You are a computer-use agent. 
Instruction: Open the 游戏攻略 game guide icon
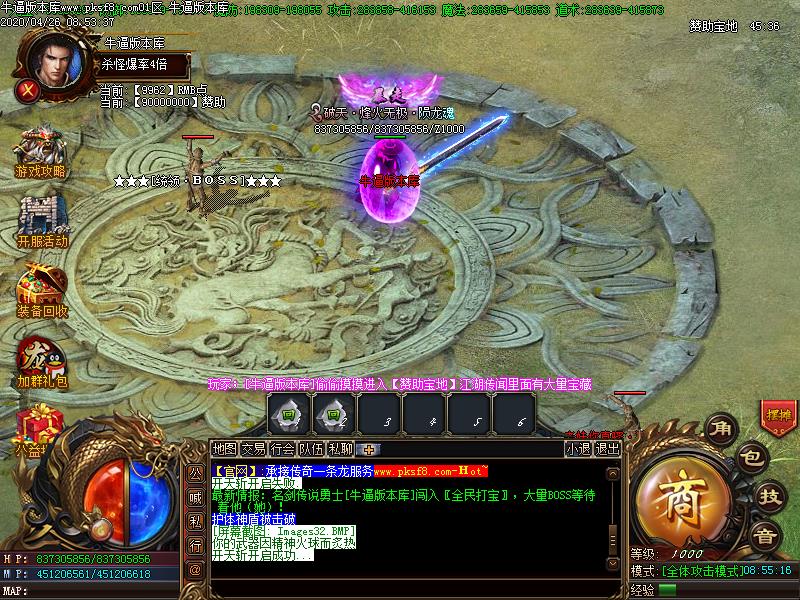click(x=40, y=153)
